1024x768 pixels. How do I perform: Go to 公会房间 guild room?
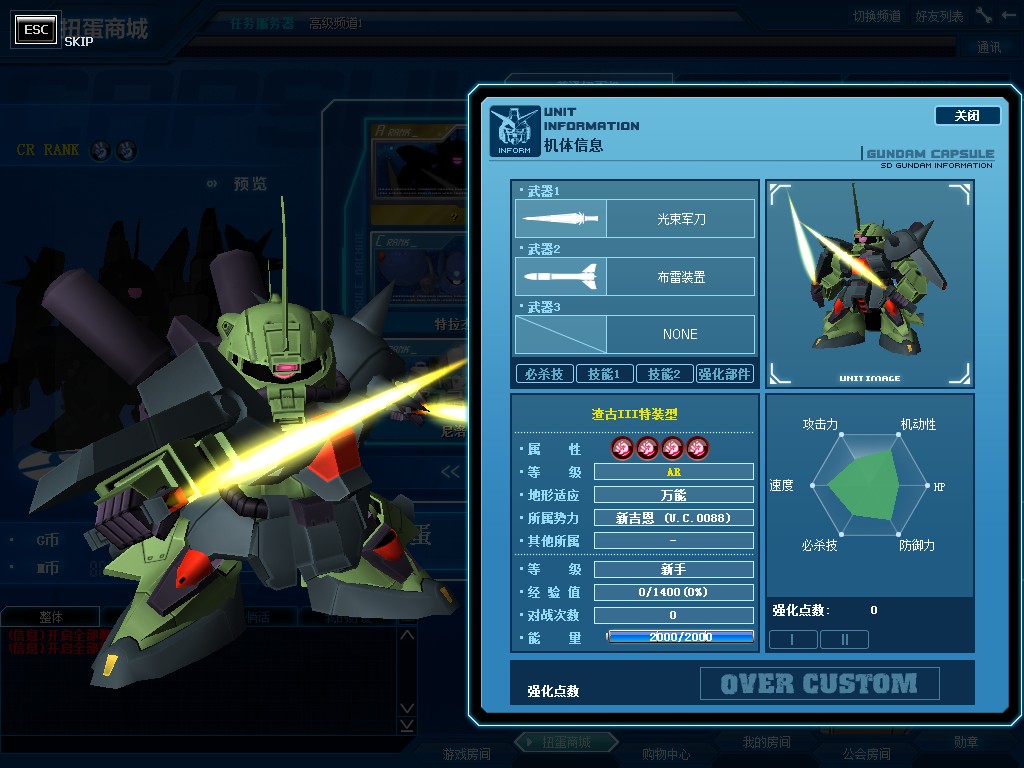866,754
